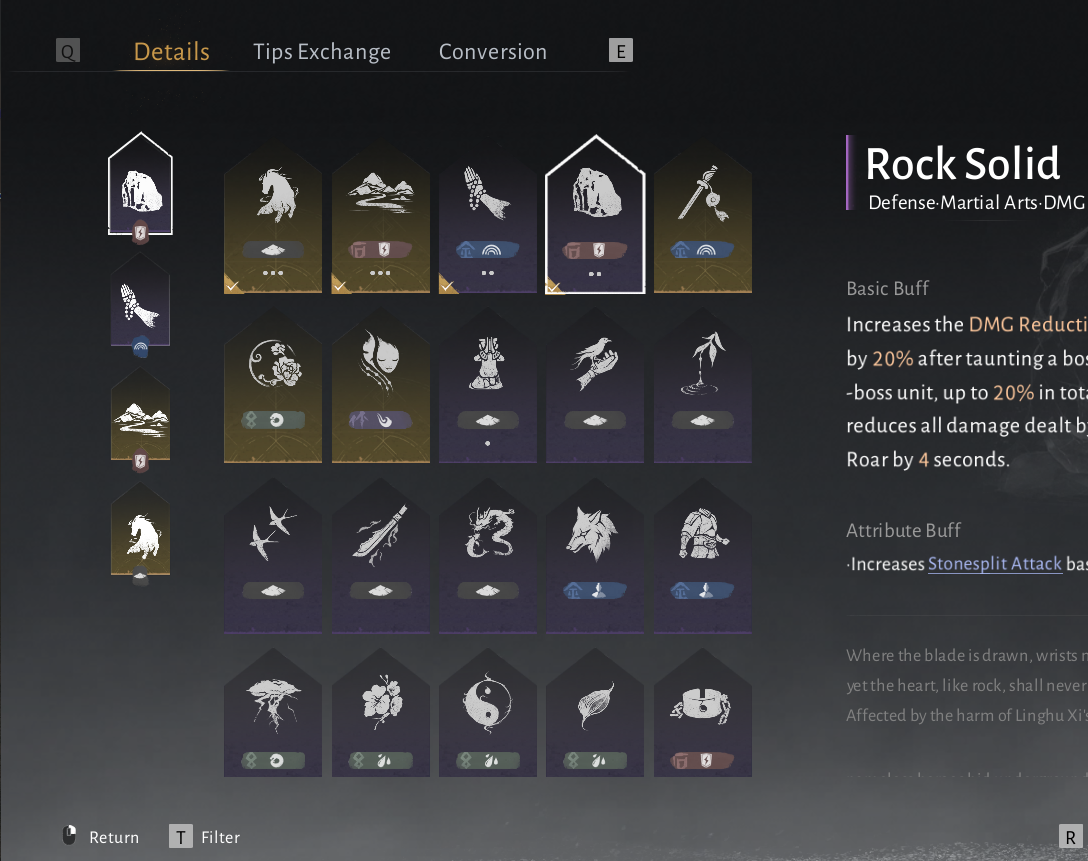Switch to the Conversion tab
Screen dimensions: 1088x861
pyautogui.click(x=493, y=52)
